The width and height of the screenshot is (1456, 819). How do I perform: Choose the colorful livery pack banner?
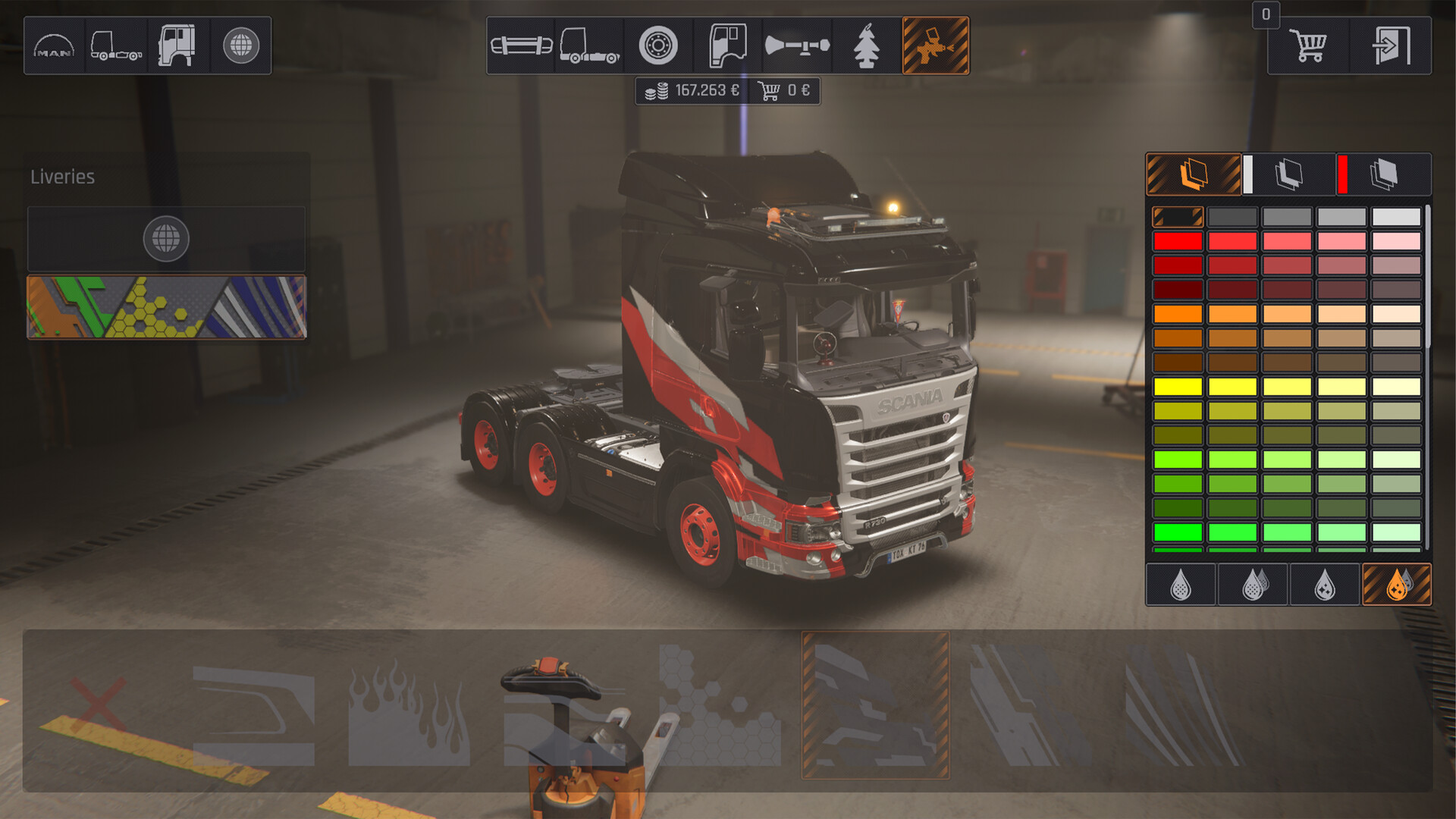tap(167, 307)
